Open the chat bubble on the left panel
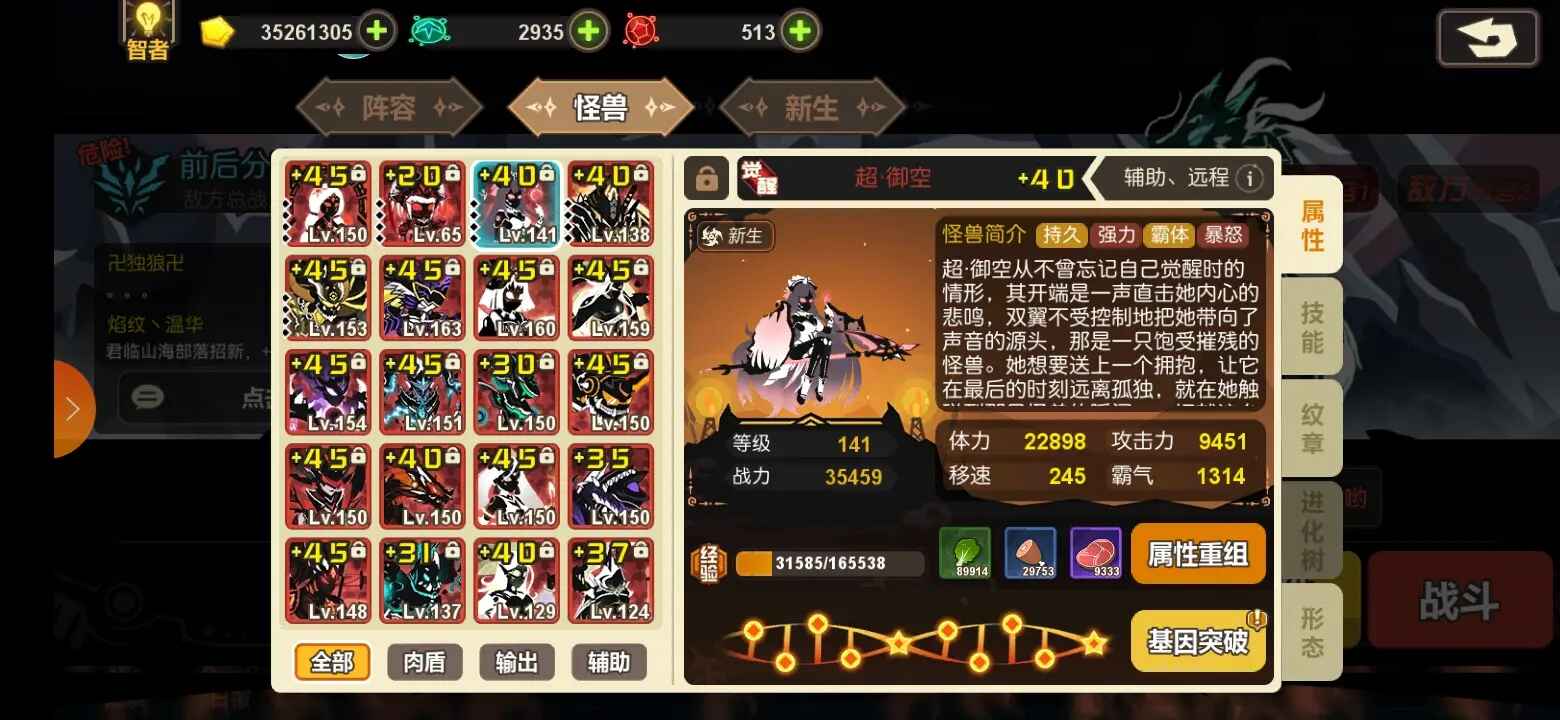Viewport: 1560px width, 720px height. 147,398
